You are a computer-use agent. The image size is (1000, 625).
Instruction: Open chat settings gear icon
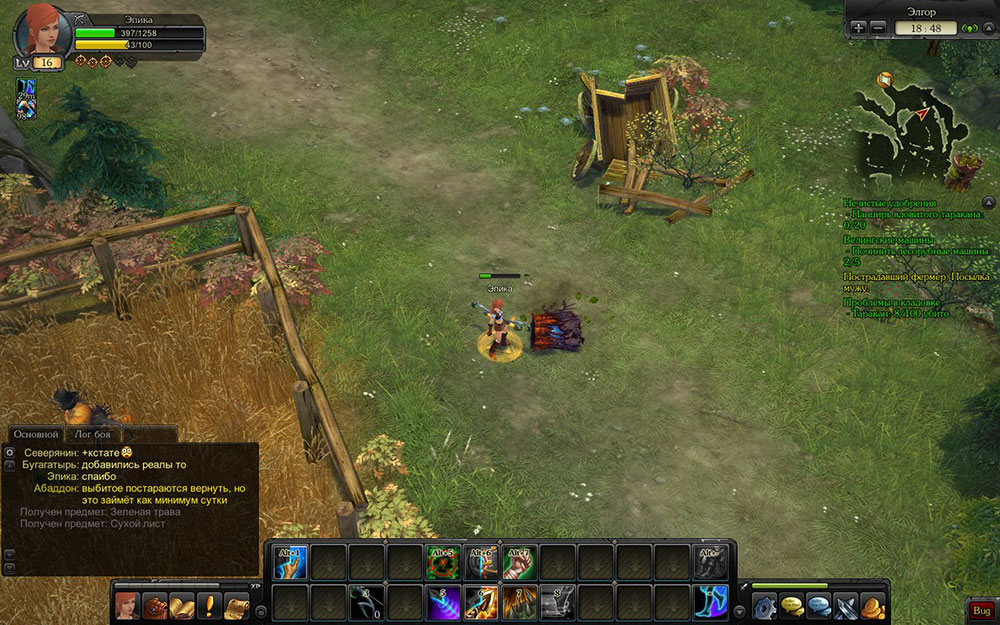pos(9,453)
